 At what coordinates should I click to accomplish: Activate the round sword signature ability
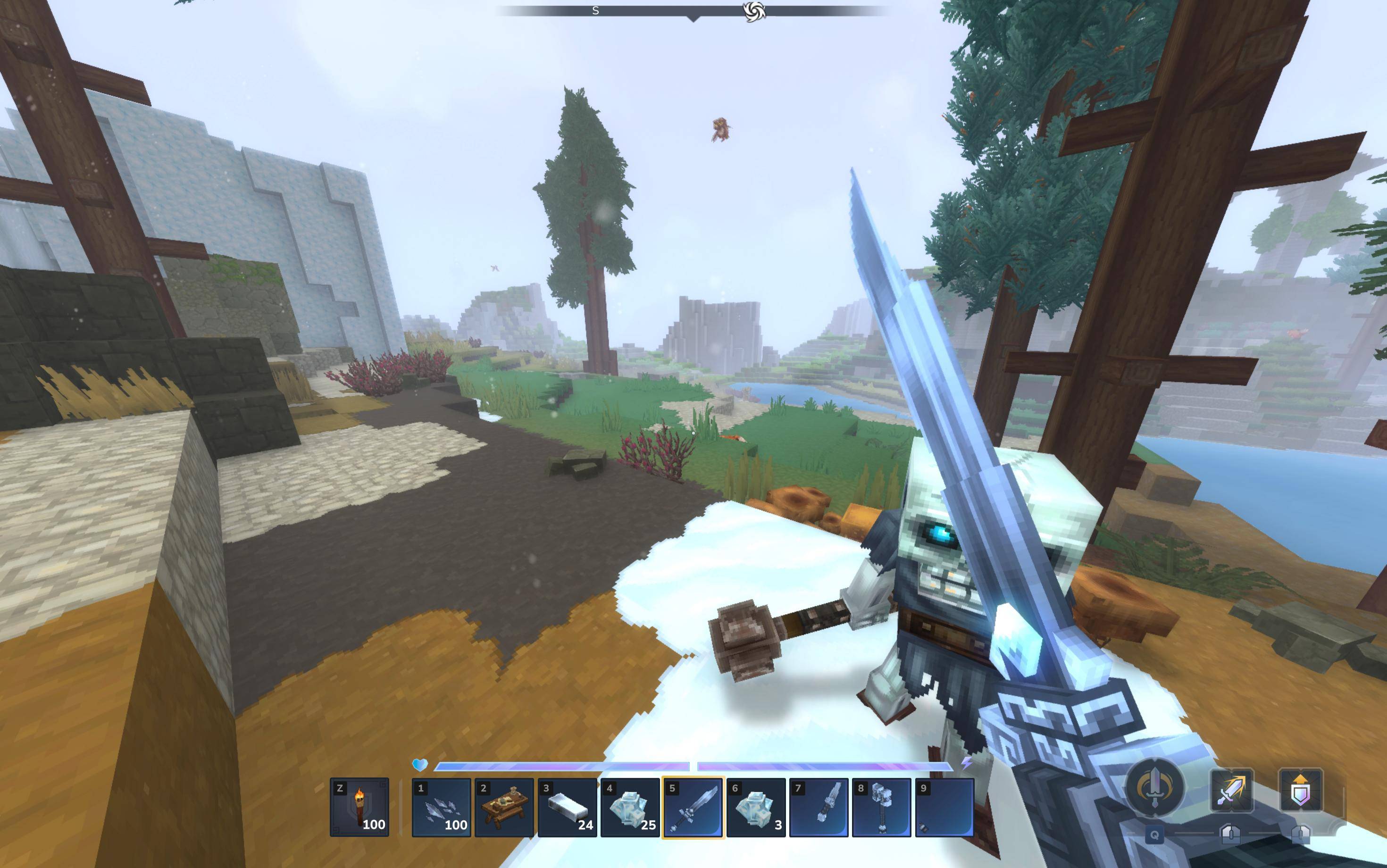tap(1154, 787)
